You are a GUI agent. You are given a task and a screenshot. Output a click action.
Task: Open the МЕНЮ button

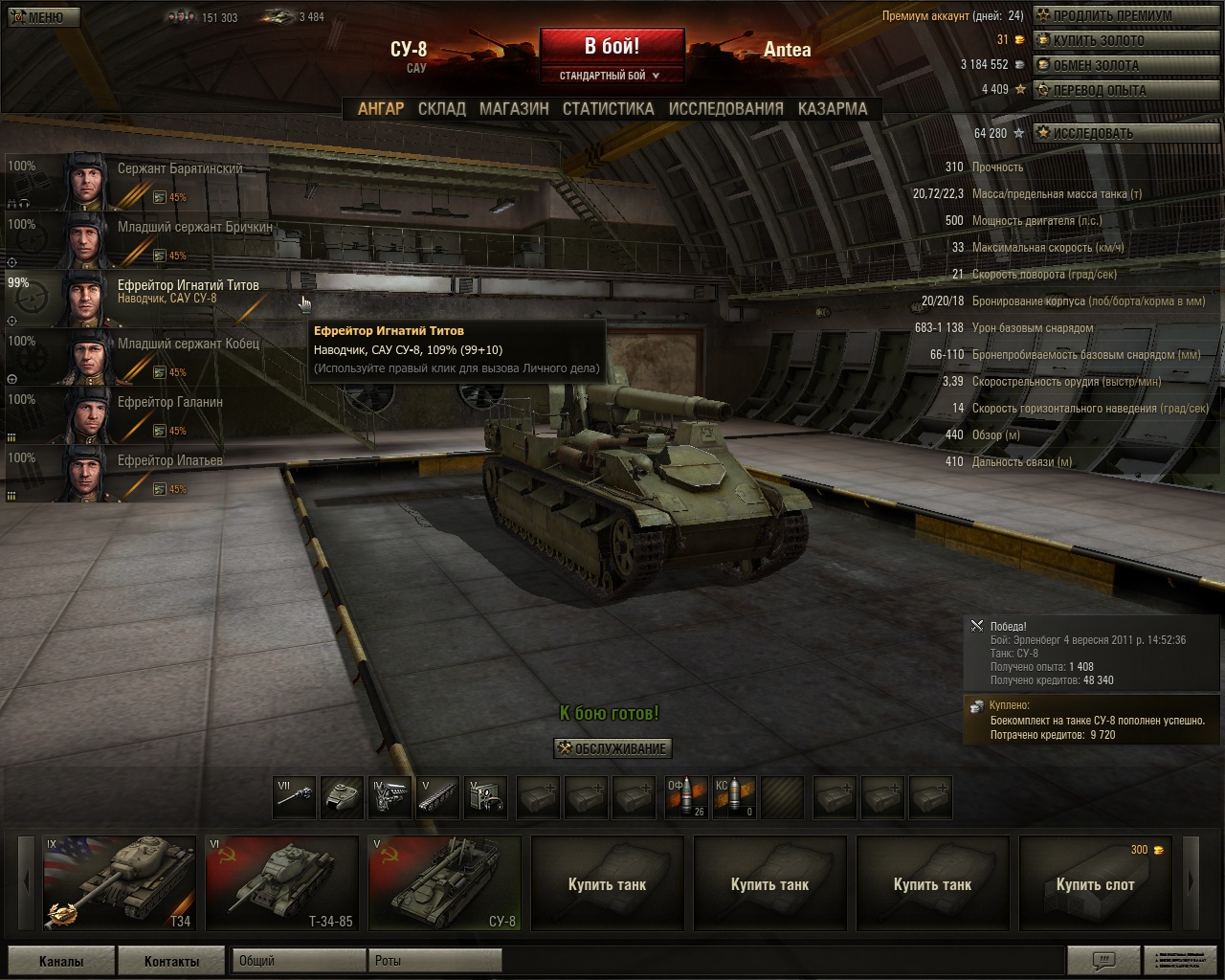point(42,17)
